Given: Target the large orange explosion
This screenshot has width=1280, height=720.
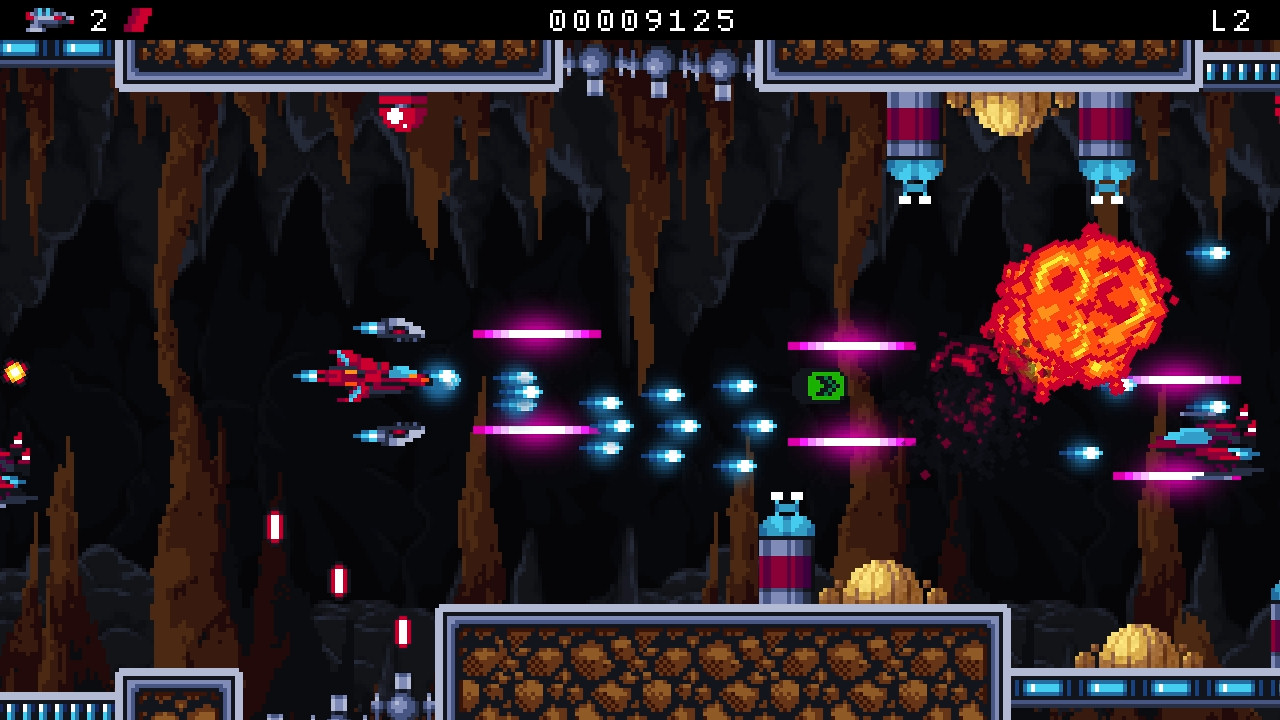Looking at the screenshot, I should click(x=1080, y=300).
